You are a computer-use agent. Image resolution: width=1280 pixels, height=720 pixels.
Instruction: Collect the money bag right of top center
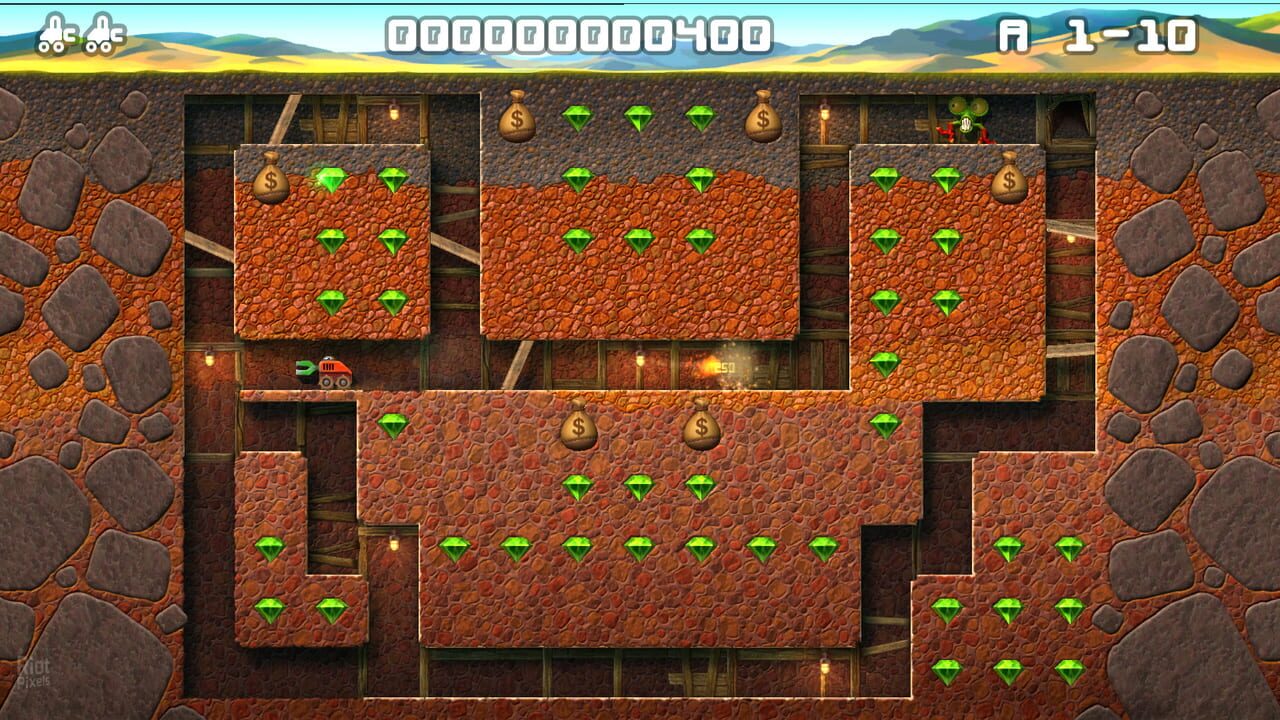click(x=760, y=120)
